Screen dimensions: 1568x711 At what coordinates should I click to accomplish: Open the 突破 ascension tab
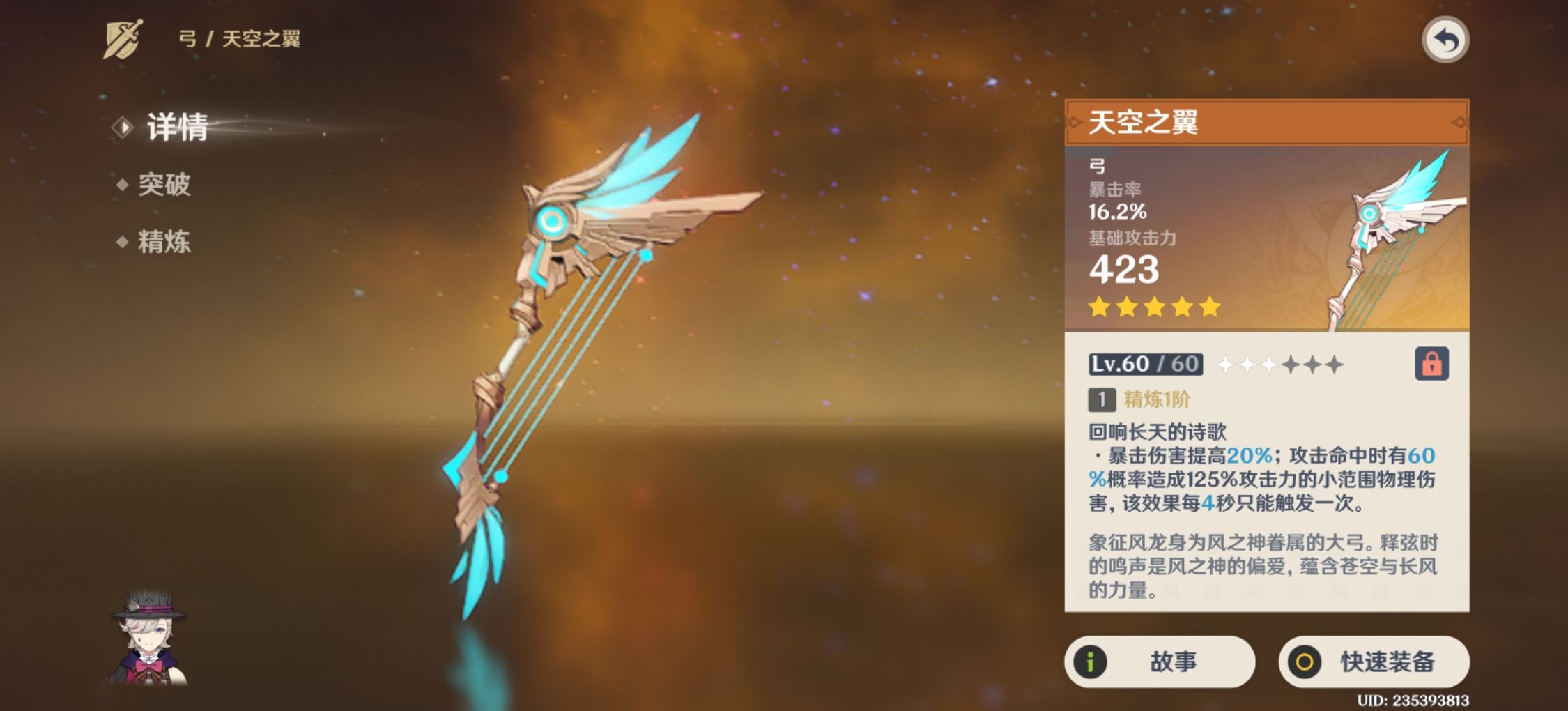(164, 185)
